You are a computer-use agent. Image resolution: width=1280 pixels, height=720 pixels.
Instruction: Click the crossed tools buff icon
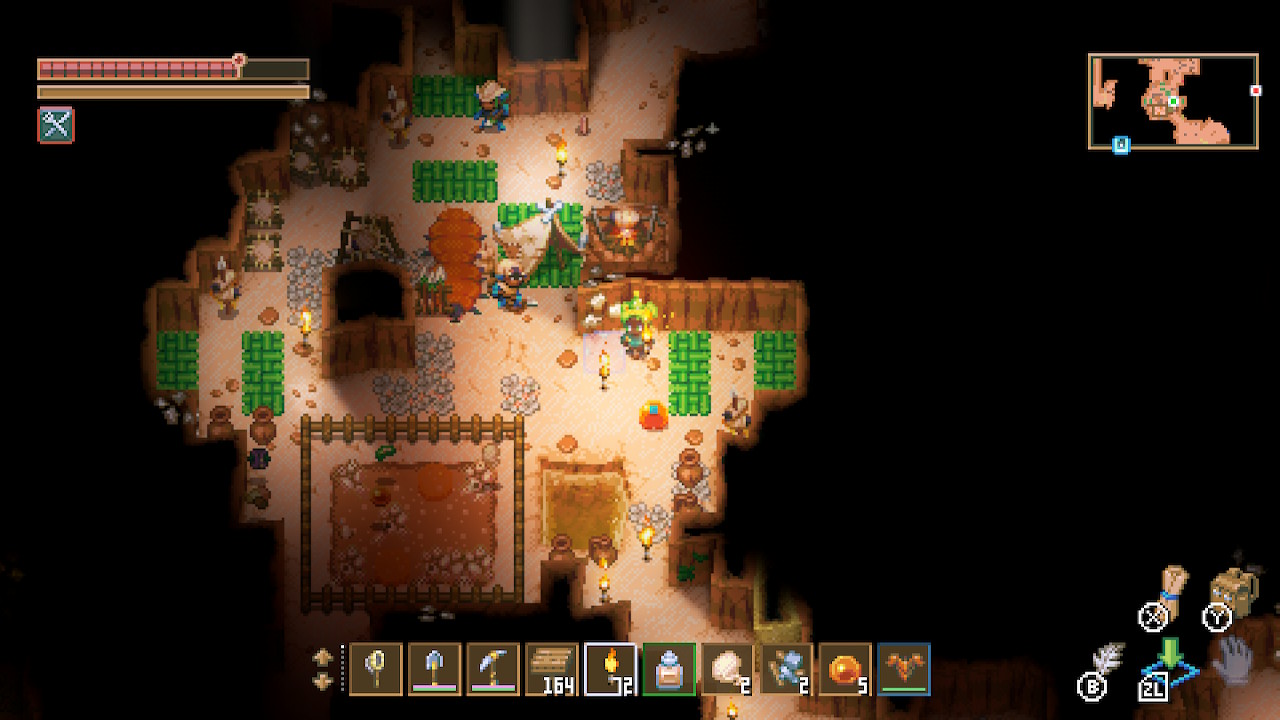pyautogui.click(x=56, y=125)
